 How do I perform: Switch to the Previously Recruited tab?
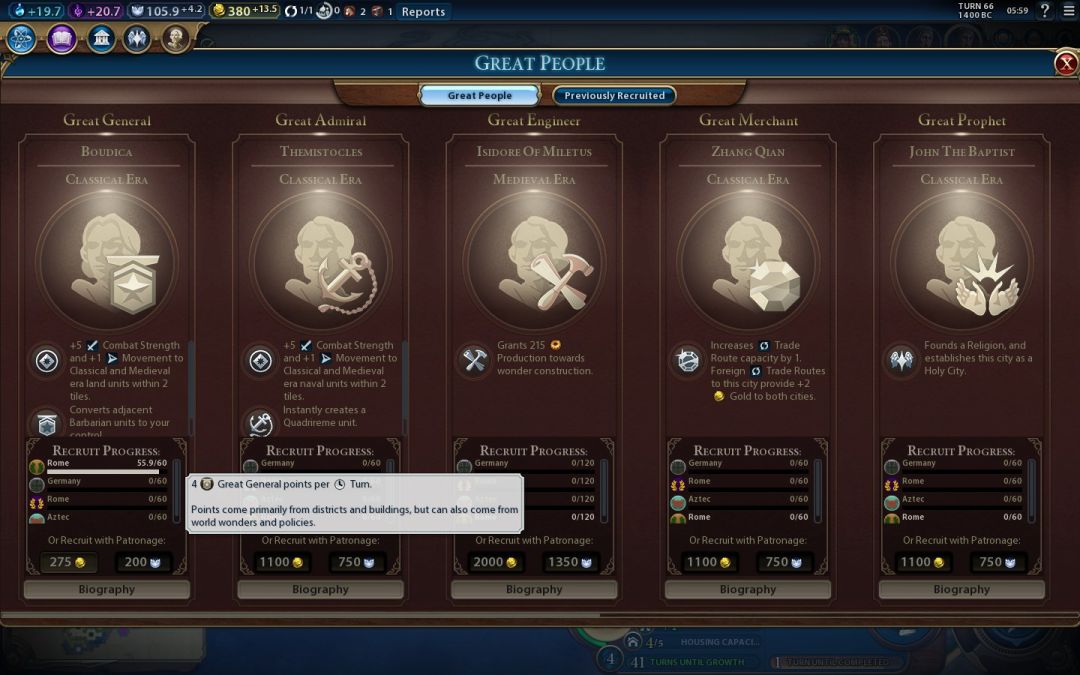click(x=614, y=96)
